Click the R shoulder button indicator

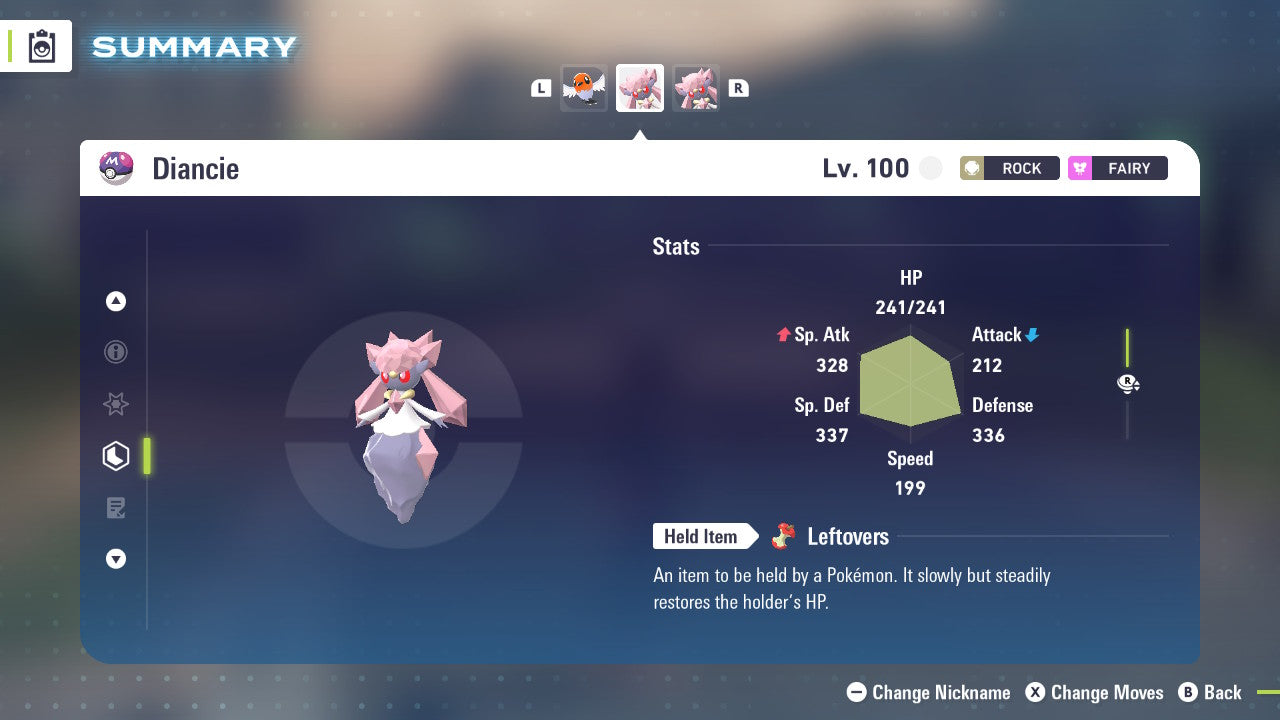point(739,87)
